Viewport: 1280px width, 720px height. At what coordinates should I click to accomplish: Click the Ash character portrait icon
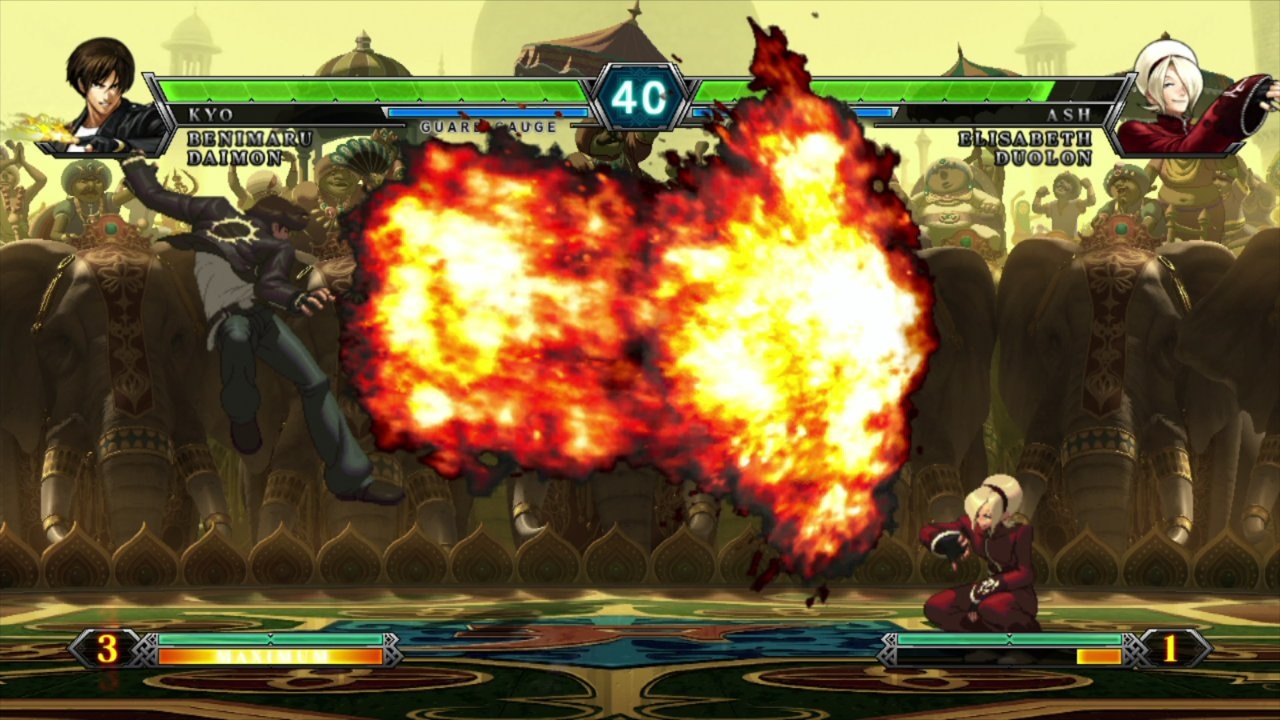(x=1180, y=85)
